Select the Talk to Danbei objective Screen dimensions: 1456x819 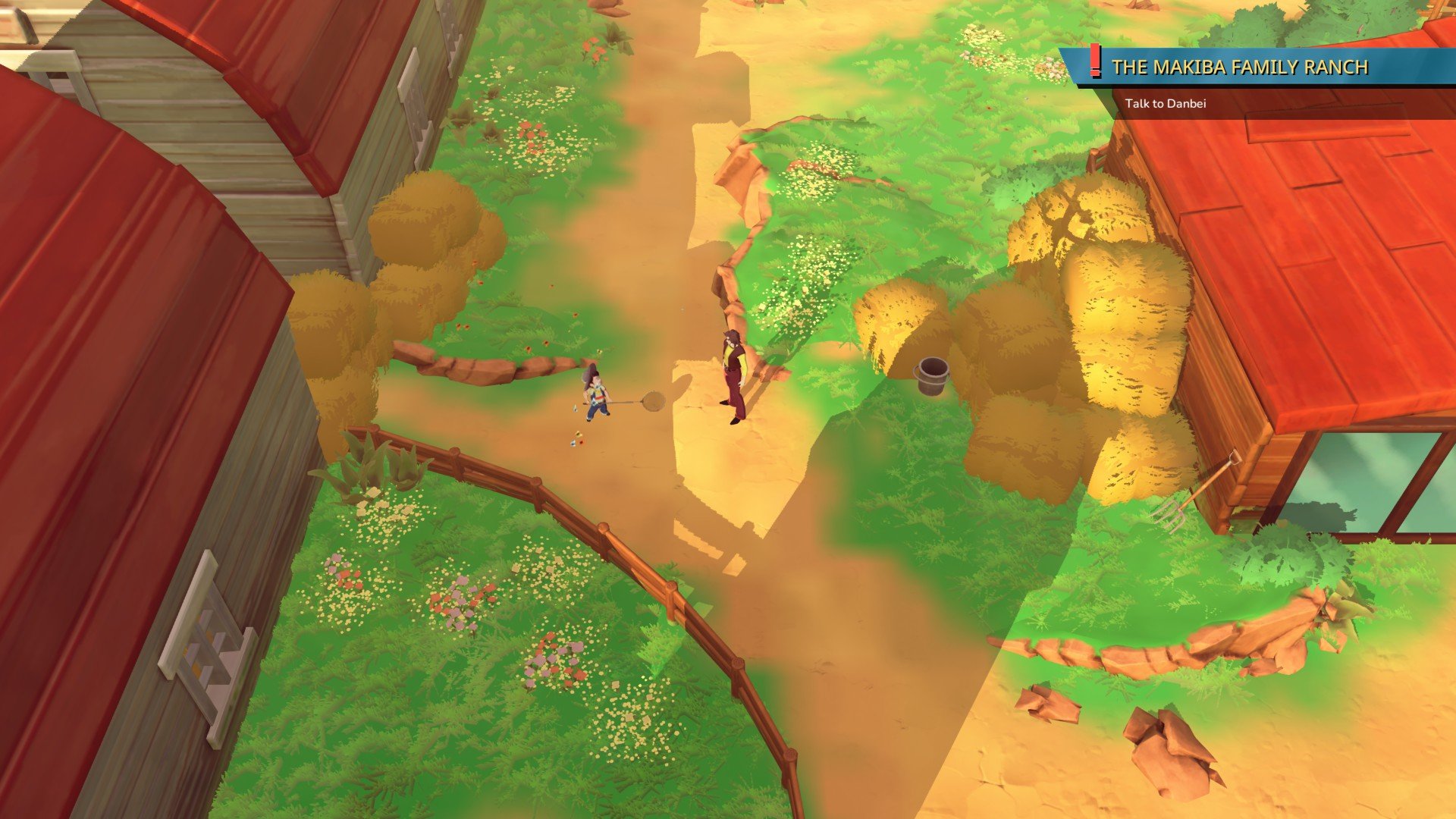(1165, 104)
